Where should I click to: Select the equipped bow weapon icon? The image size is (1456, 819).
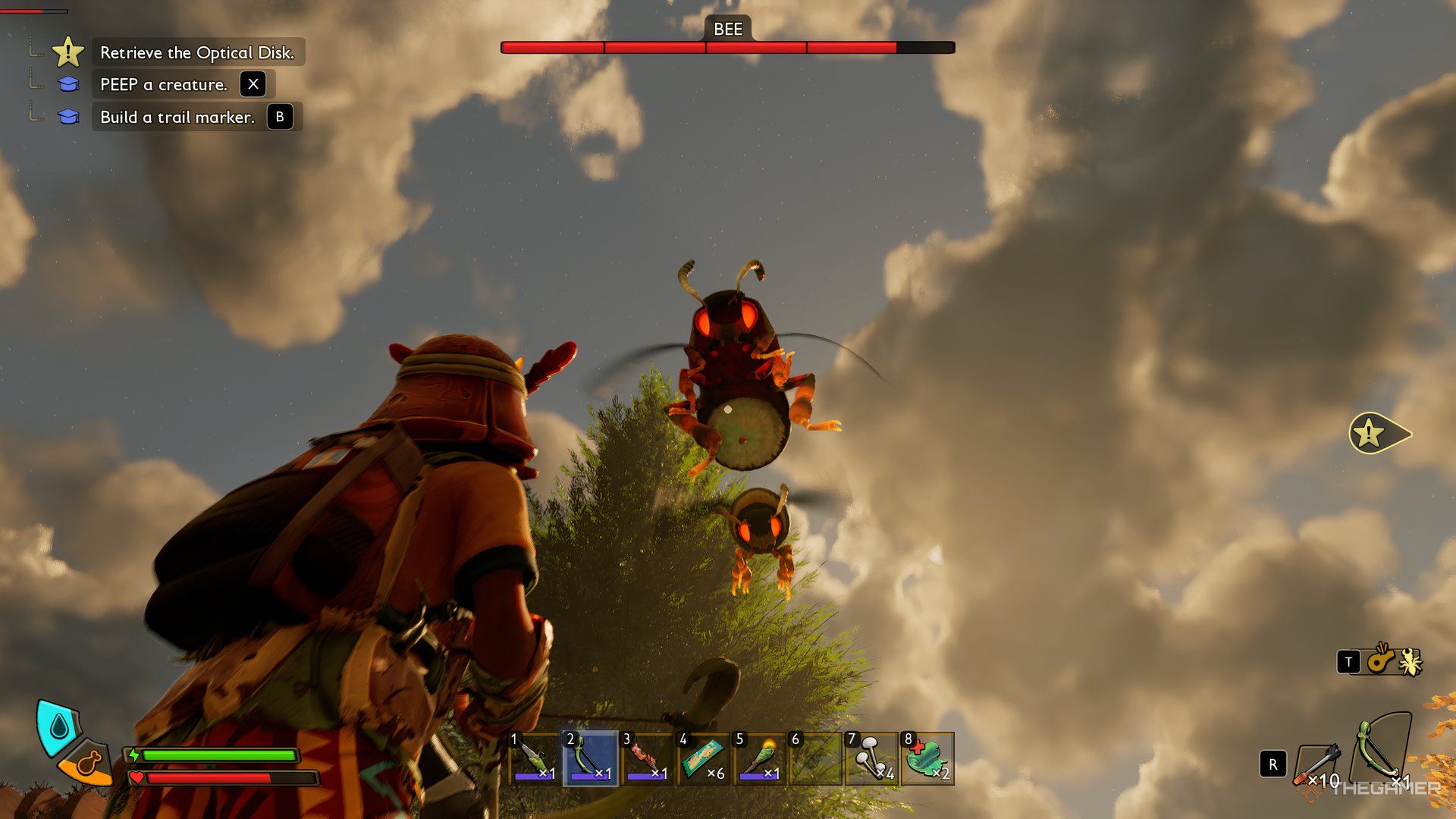pyautogui.click(x=1383, y=749)
